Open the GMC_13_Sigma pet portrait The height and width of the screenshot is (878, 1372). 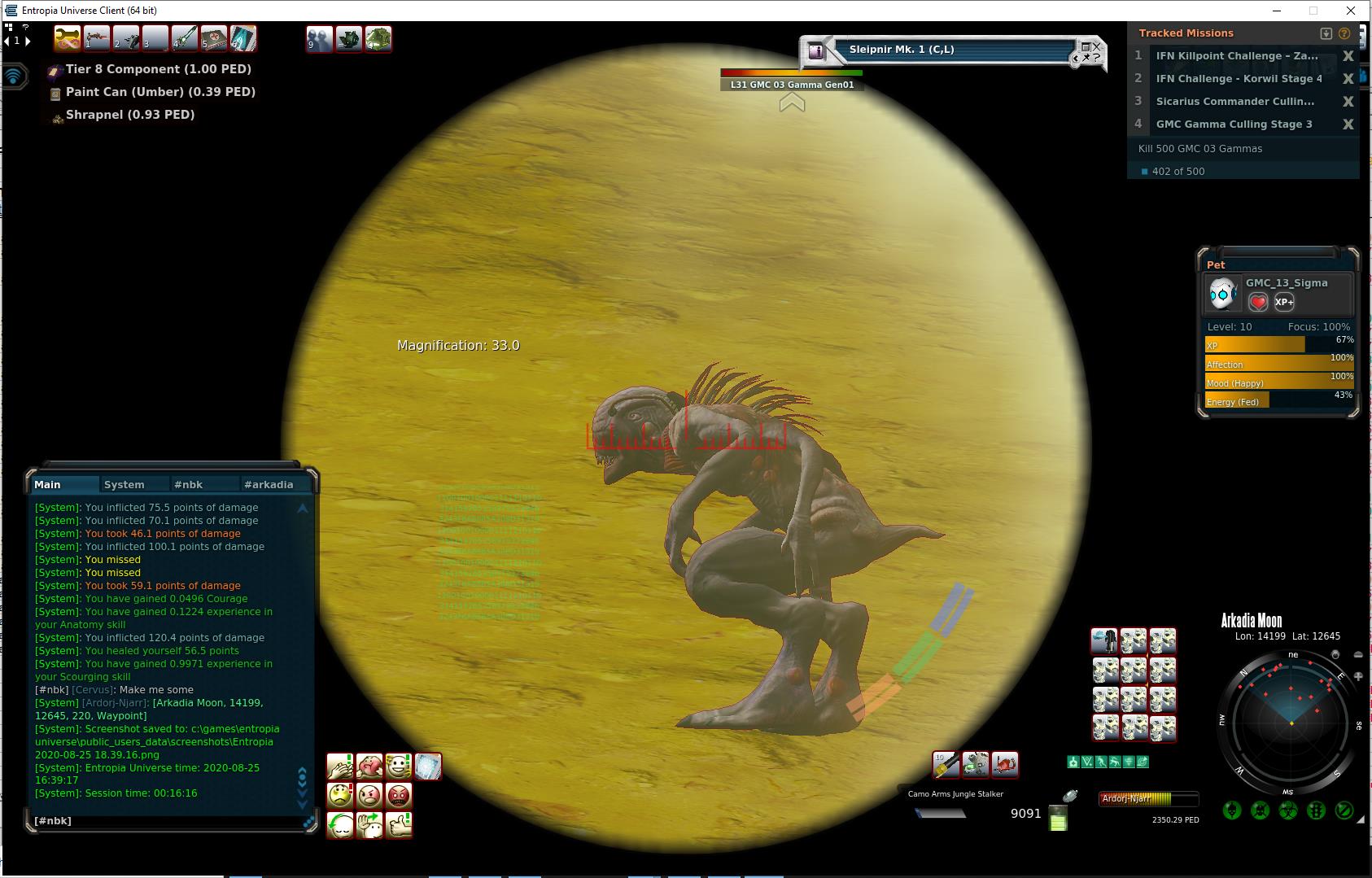click(x=1222, y=294)
